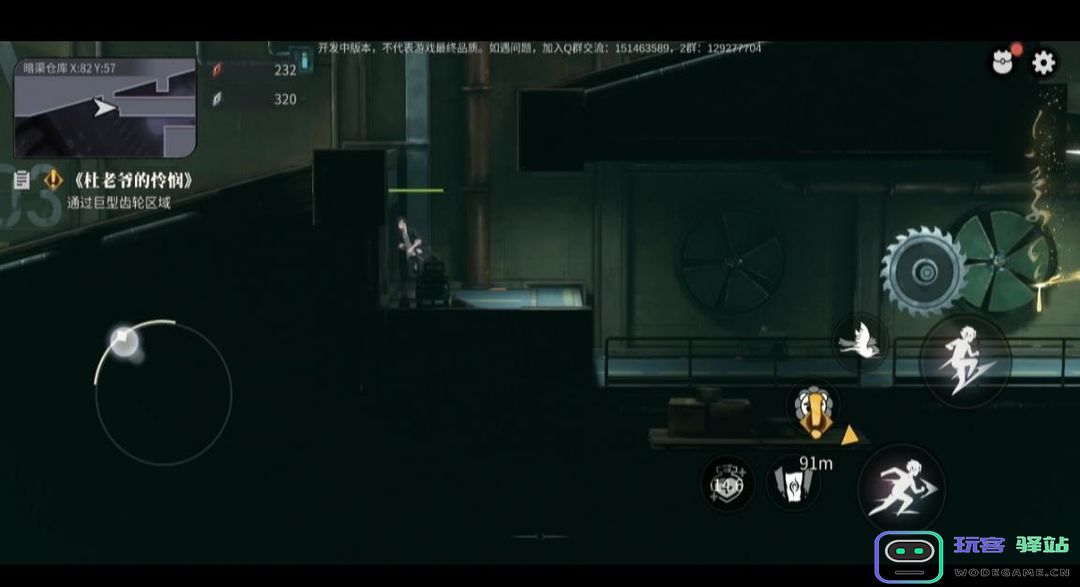This screenshot has width=1080, height=587.
Task: Tap the quest target marker with exclamation mark
Action: (x=813, y=410)
